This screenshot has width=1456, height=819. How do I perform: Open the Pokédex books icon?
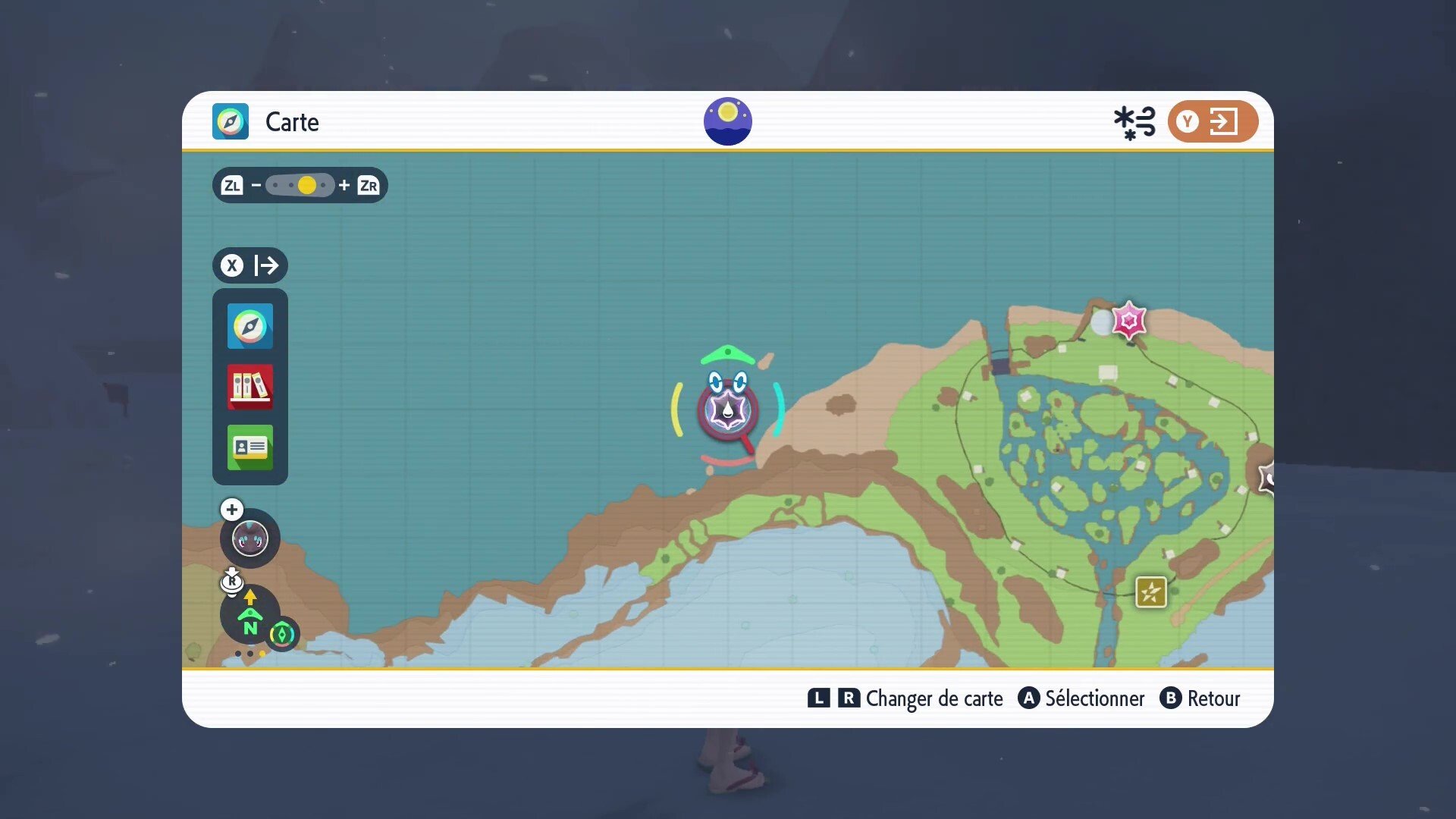point(250,387)
